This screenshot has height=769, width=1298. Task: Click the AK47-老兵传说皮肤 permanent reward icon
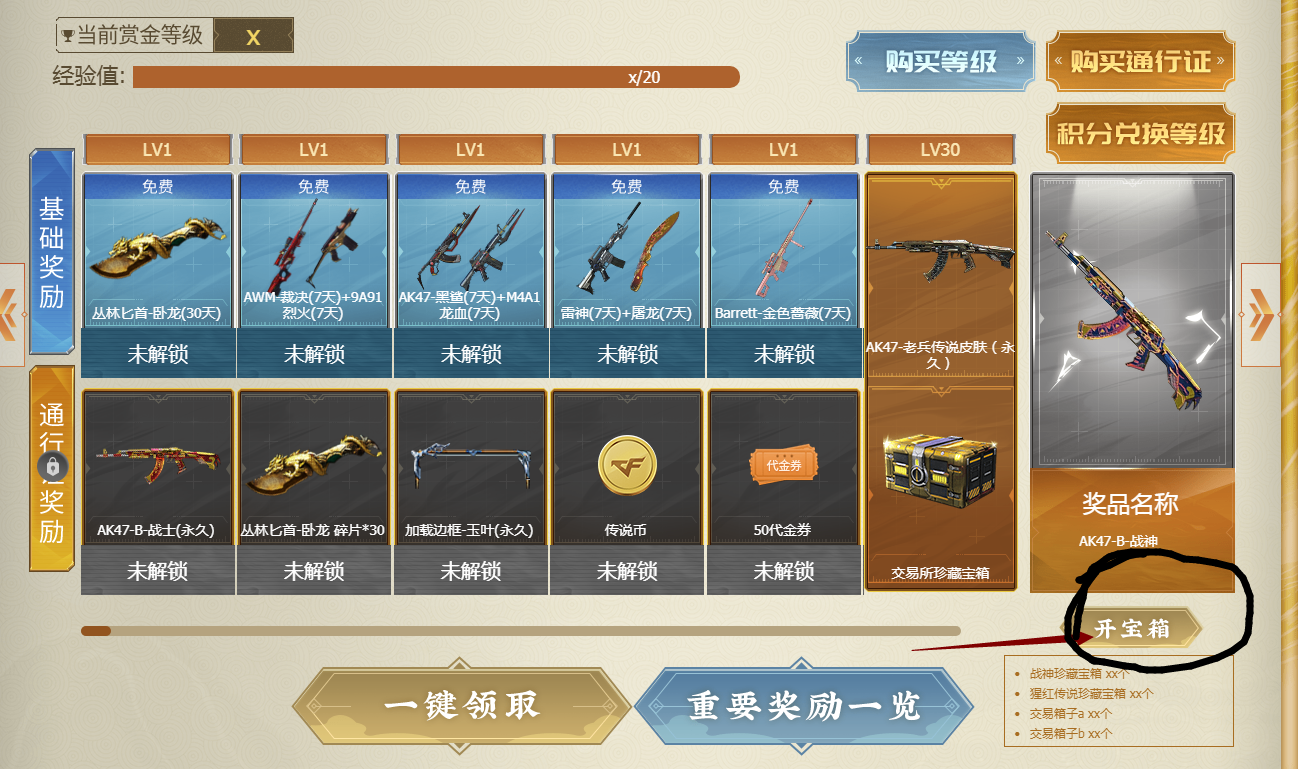(x=940, y=255)
